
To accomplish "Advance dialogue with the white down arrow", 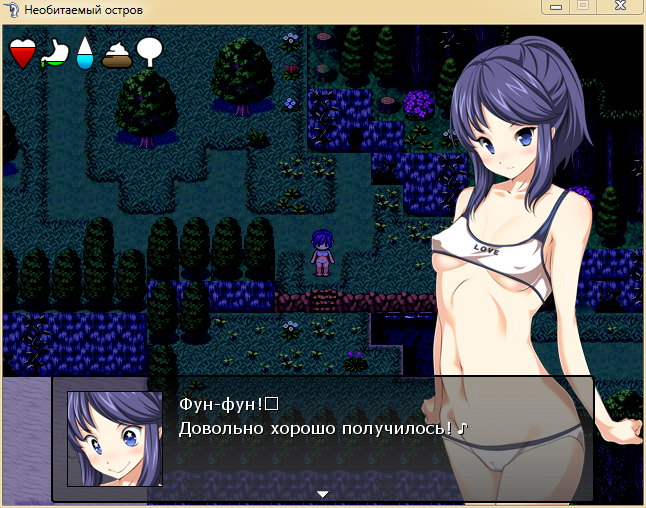I will (x=322, y=494).
